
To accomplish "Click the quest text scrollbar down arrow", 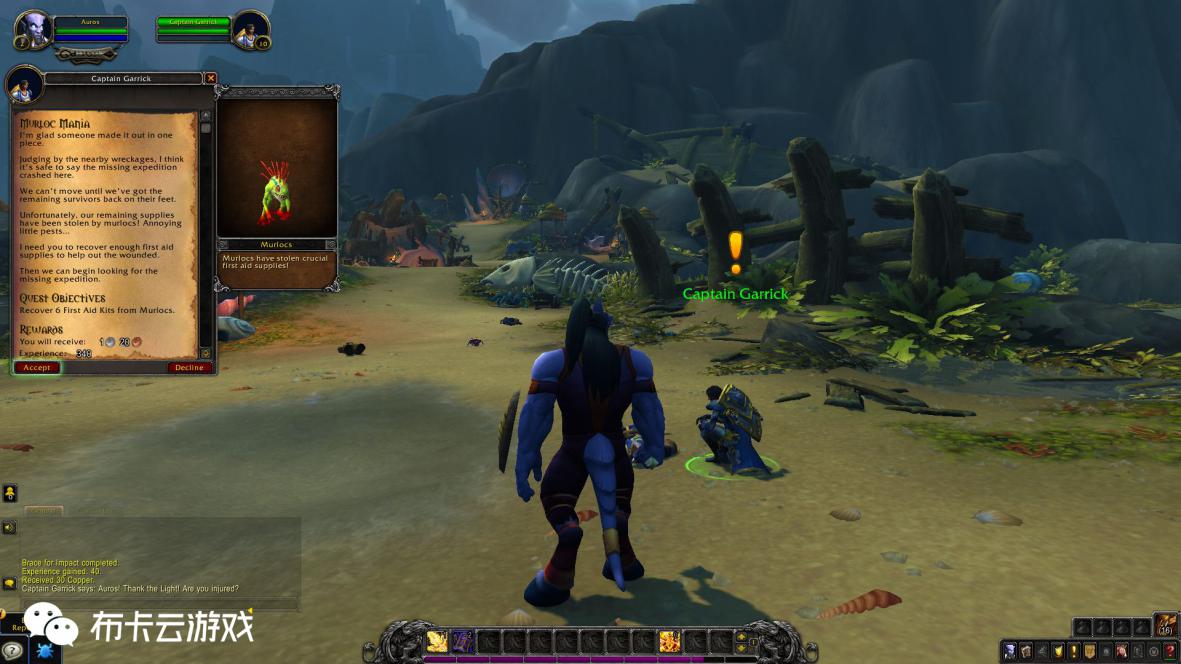I will 206,352.
